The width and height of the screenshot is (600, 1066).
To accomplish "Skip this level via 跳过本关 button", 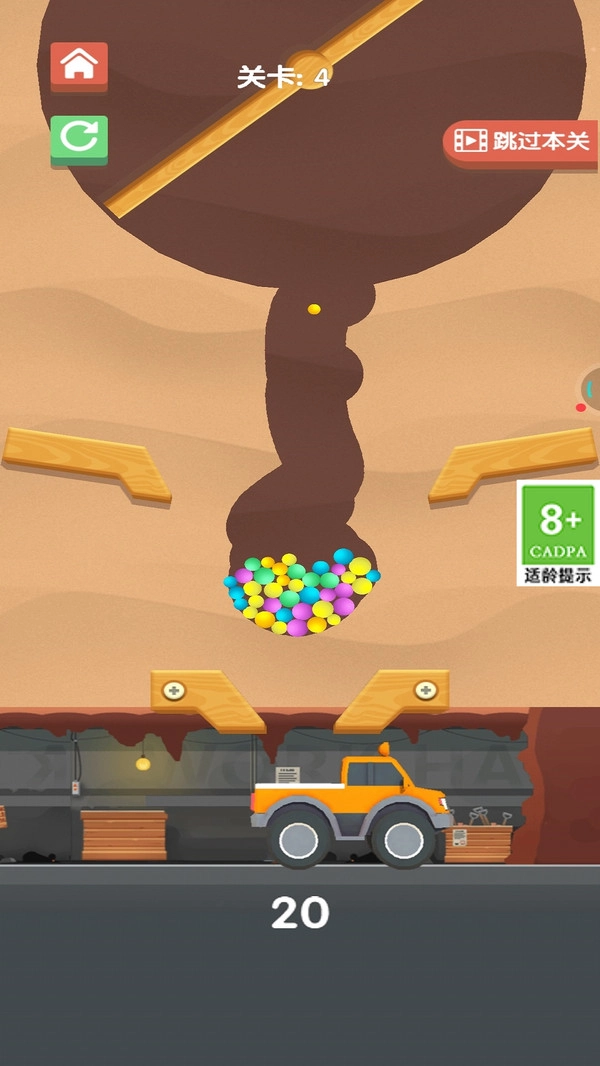I will 521,141.
